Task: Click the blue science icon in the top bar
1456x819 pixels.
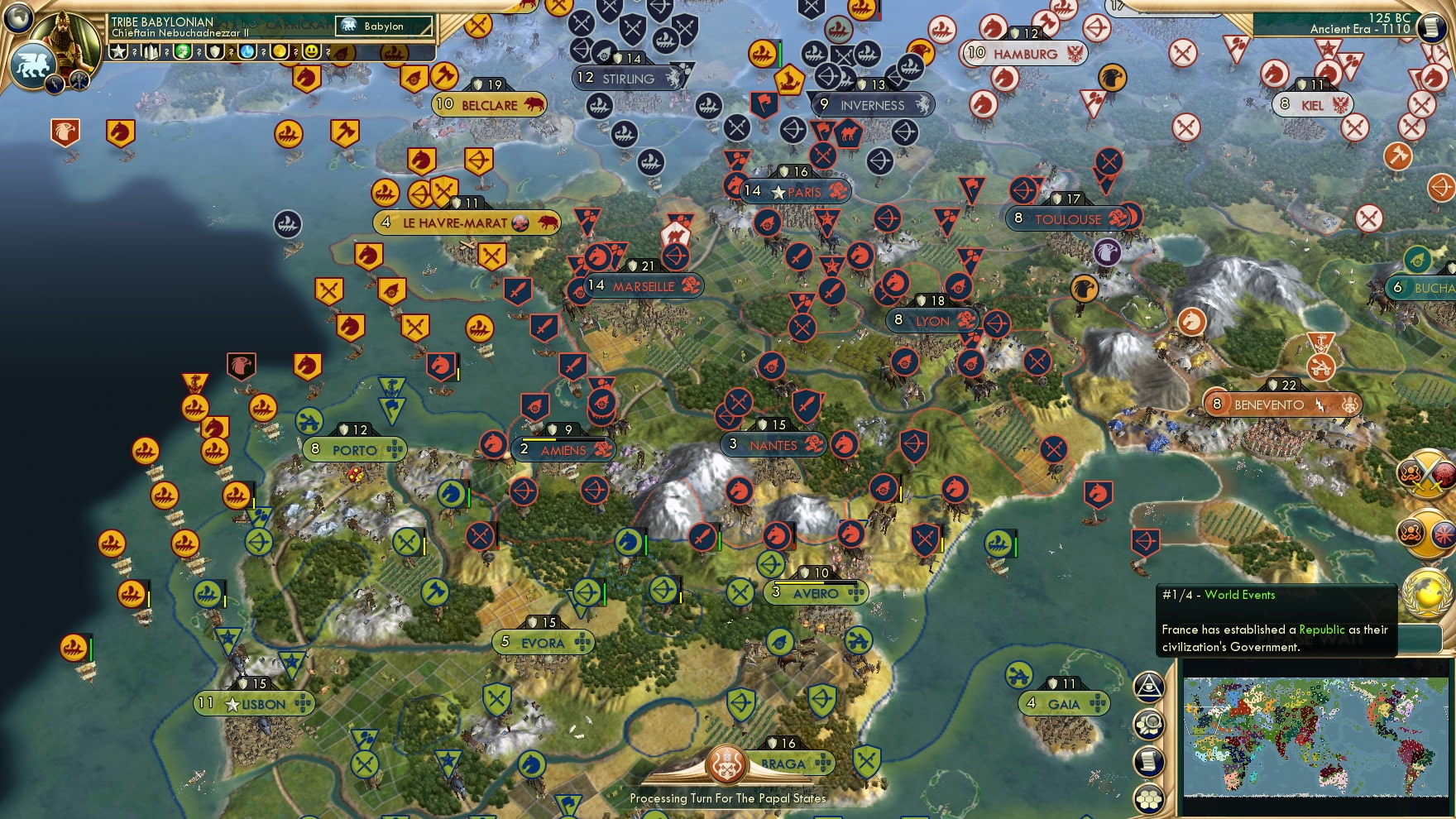Action: [x=247, y=51]
